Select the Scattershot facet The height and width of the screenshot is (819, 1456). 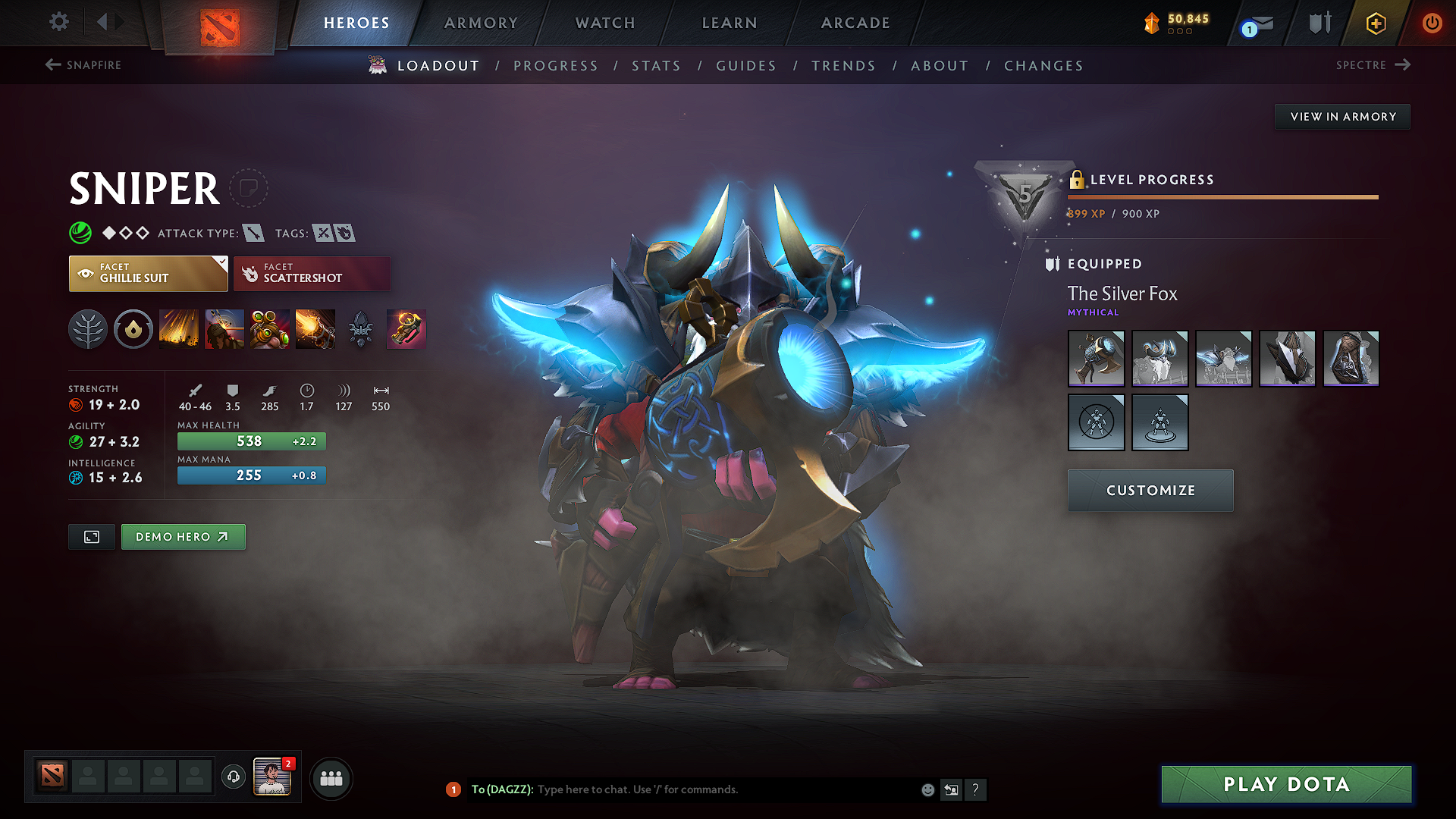312,273
